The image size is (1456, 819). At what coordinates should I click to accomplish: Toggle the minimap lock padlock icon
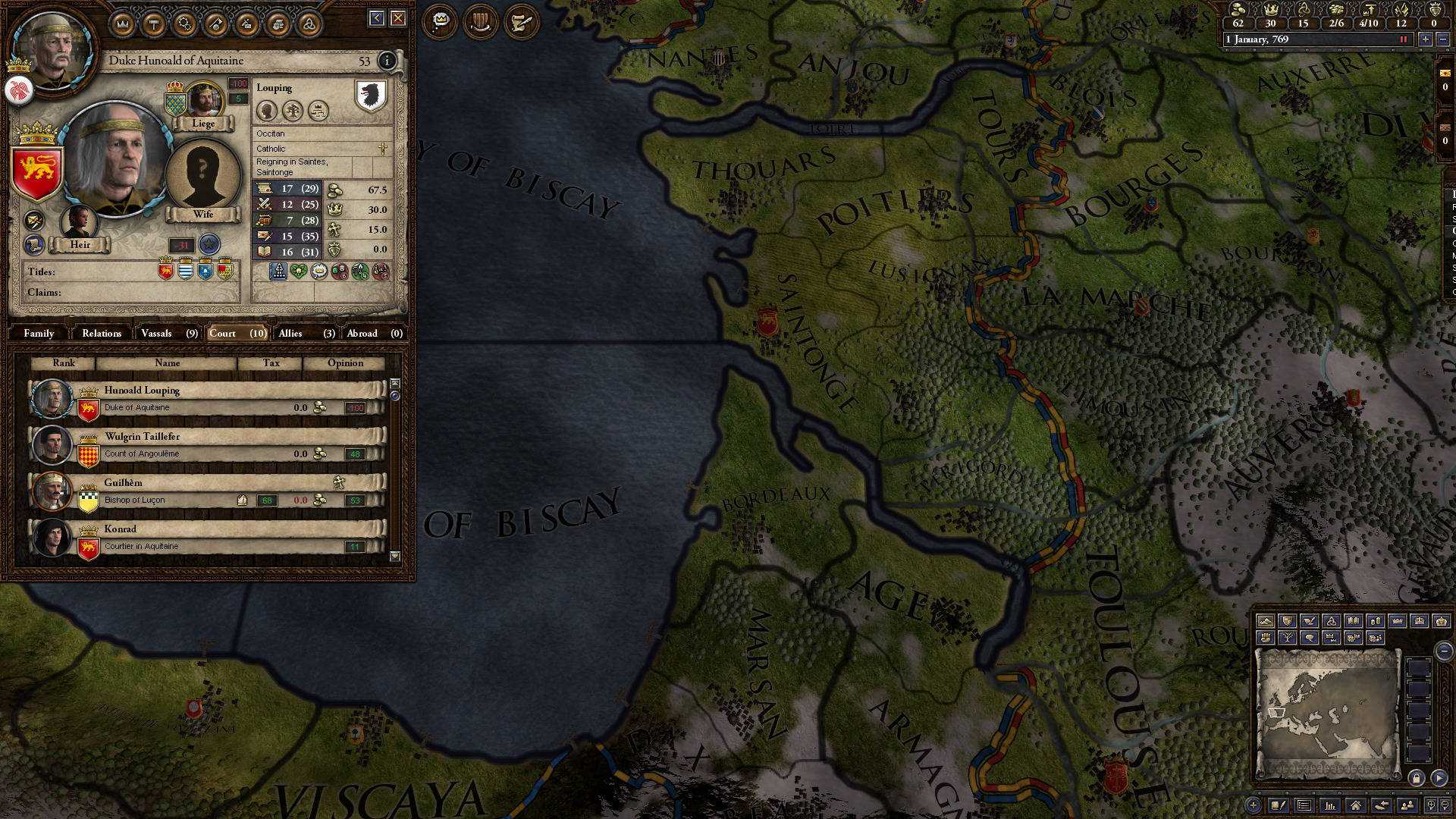pos(1417,778)
